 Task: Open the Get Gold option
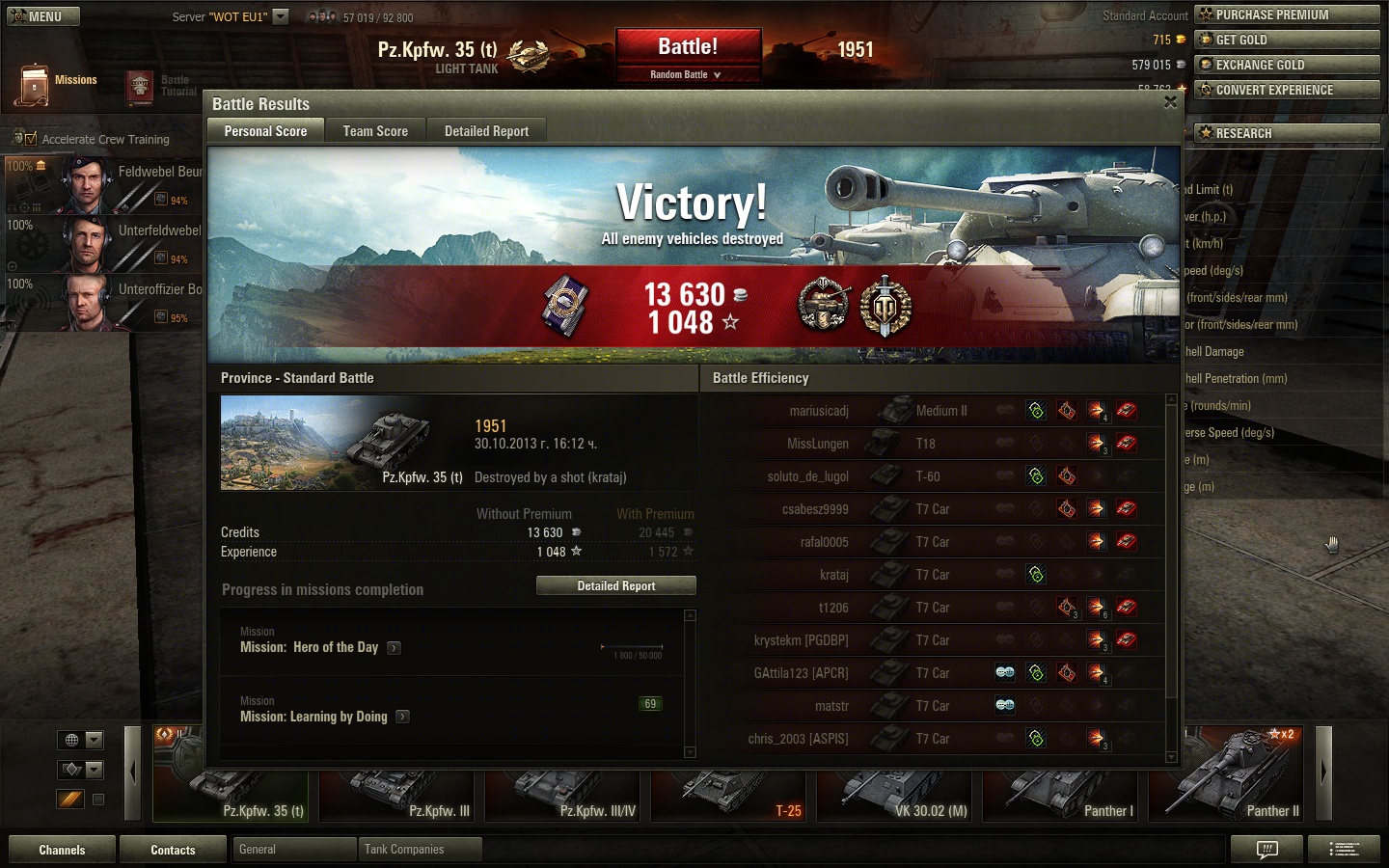pos(1287,40)
